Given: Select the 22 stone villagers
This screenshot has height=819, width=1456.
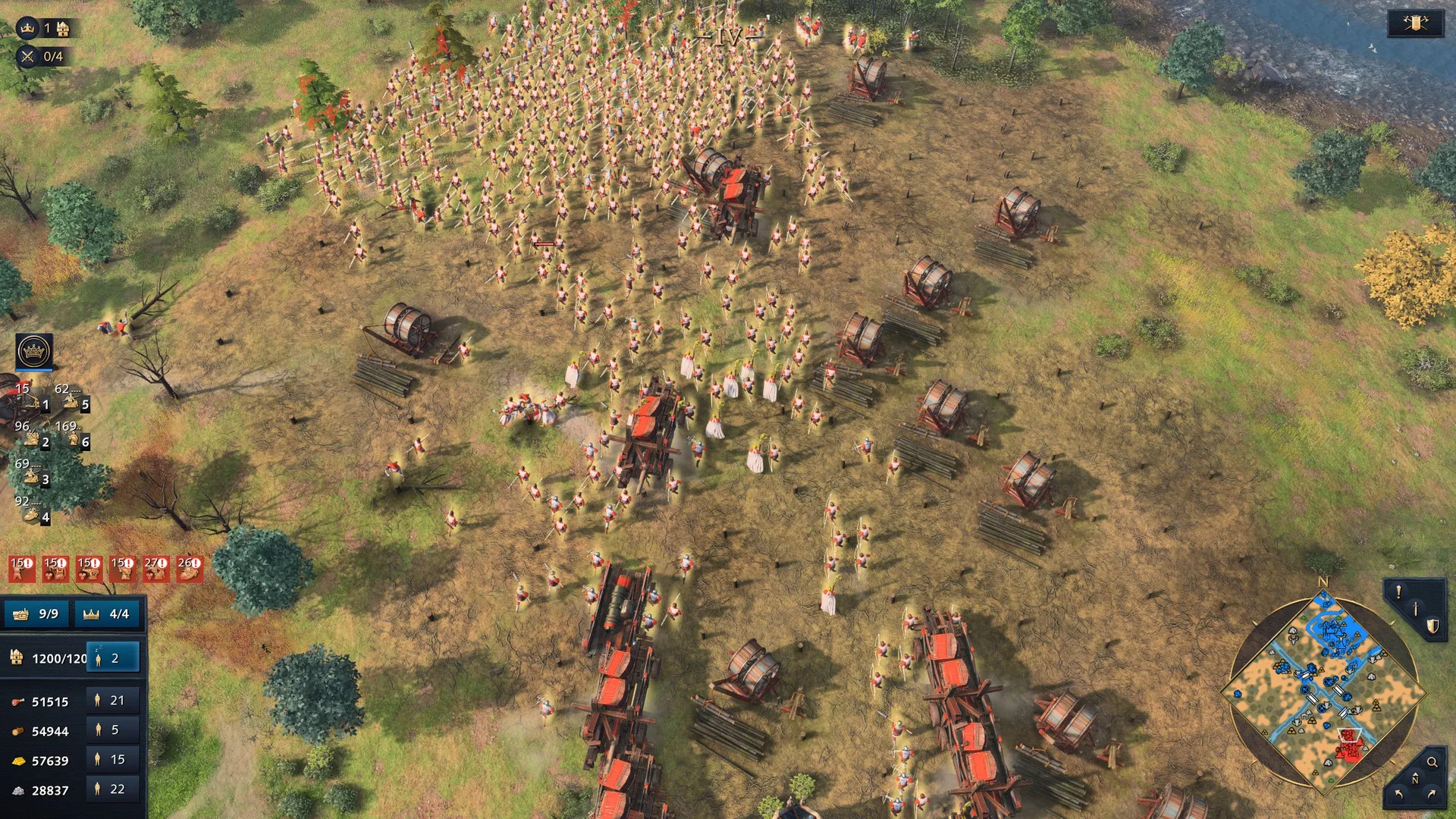Looking at the screenshot, I should point(113,789).
